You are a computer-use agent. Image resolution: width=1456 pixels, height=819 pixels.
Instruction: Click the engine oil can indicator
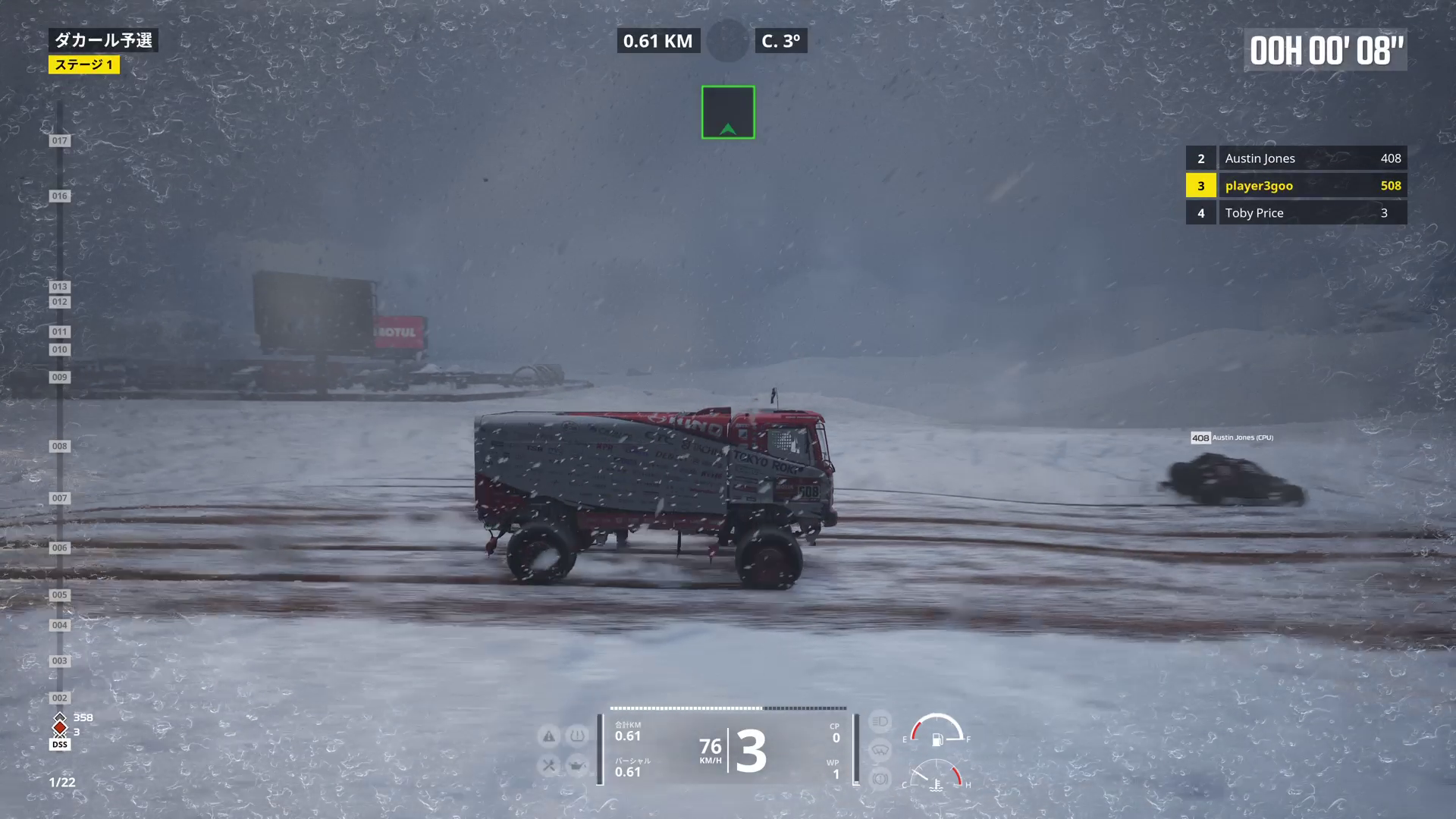coord(577,766)
